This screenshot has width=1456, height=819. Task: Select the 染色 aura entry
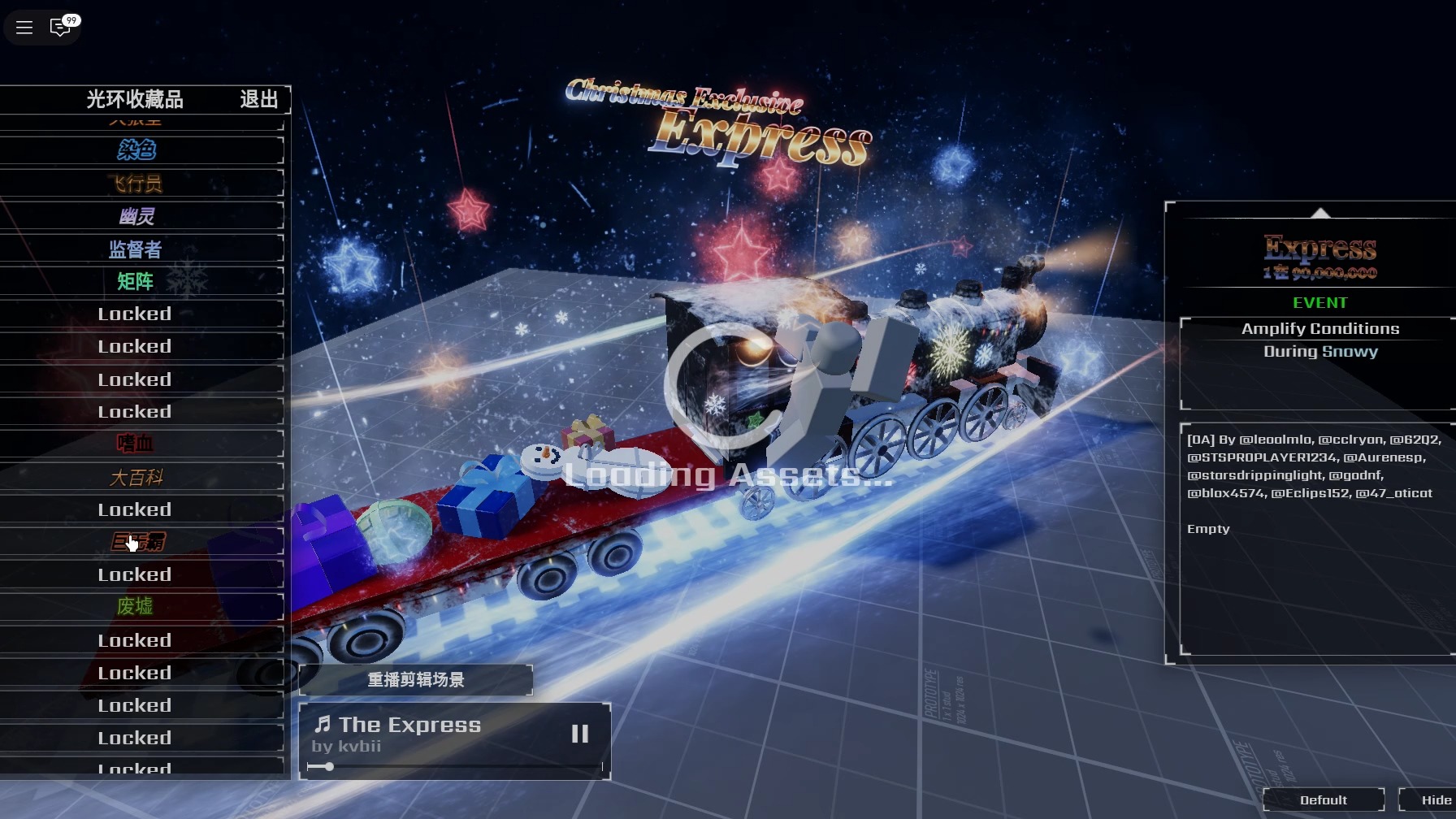[136, 150]
